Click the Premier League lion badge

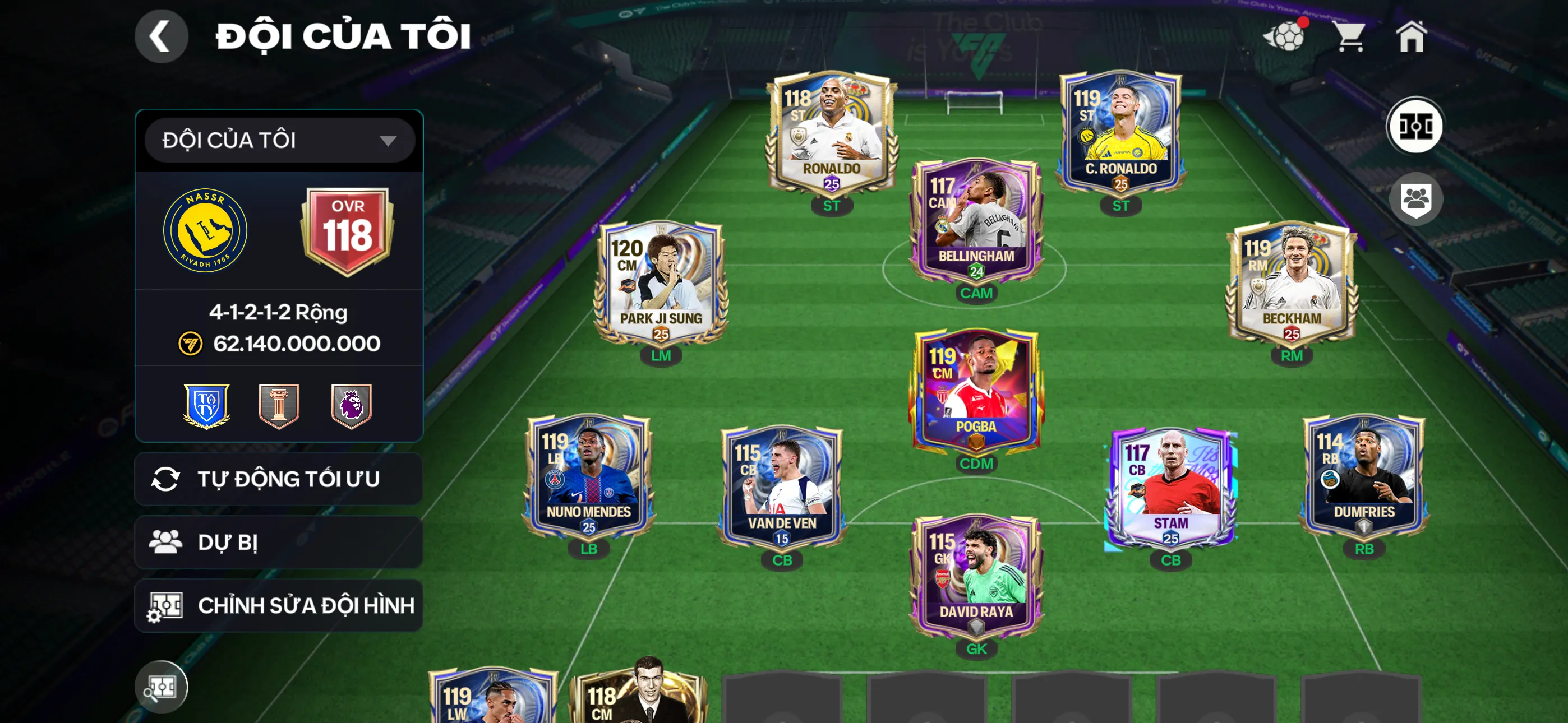pos(351,405)
